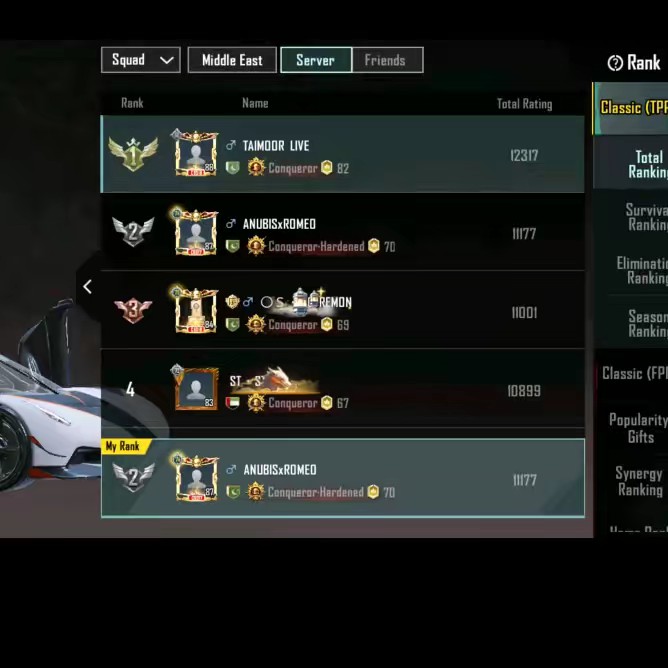Select the Classic (TPP) category
The image size is (668, 668).
[x=633, y=107]
